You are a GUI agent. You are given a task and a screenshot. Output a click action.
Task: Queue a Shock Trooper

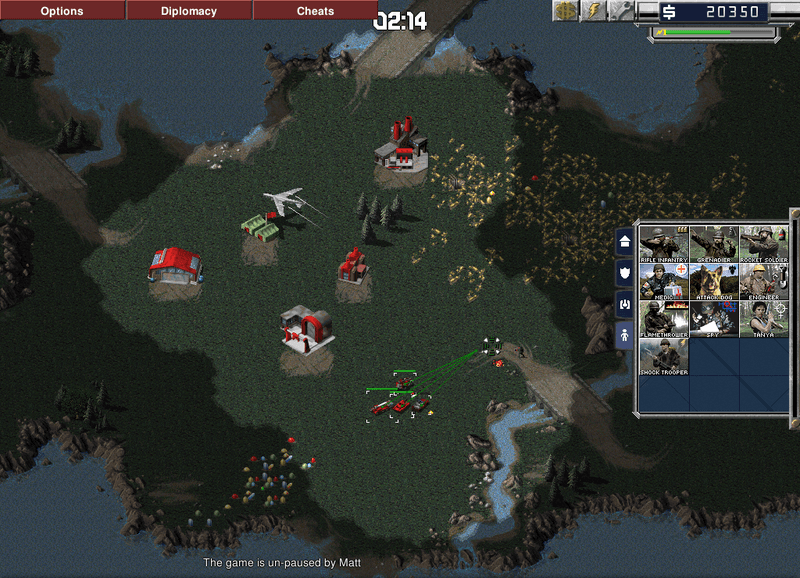click(664, 358)
